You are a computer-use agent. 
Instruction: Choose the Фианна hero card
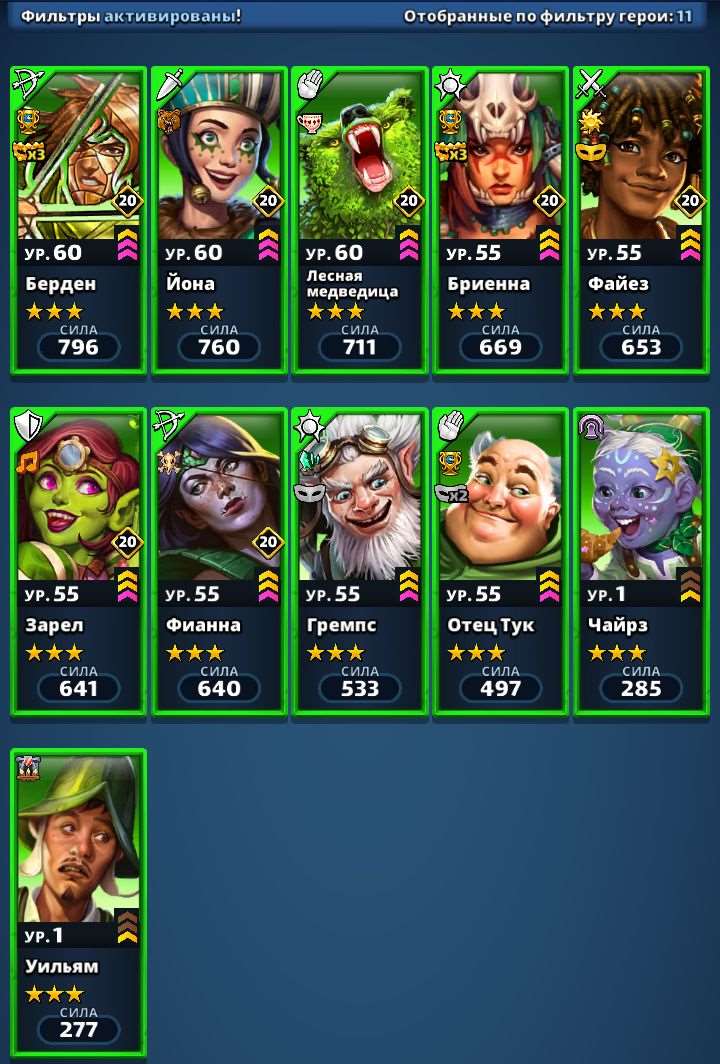point(219,561)
